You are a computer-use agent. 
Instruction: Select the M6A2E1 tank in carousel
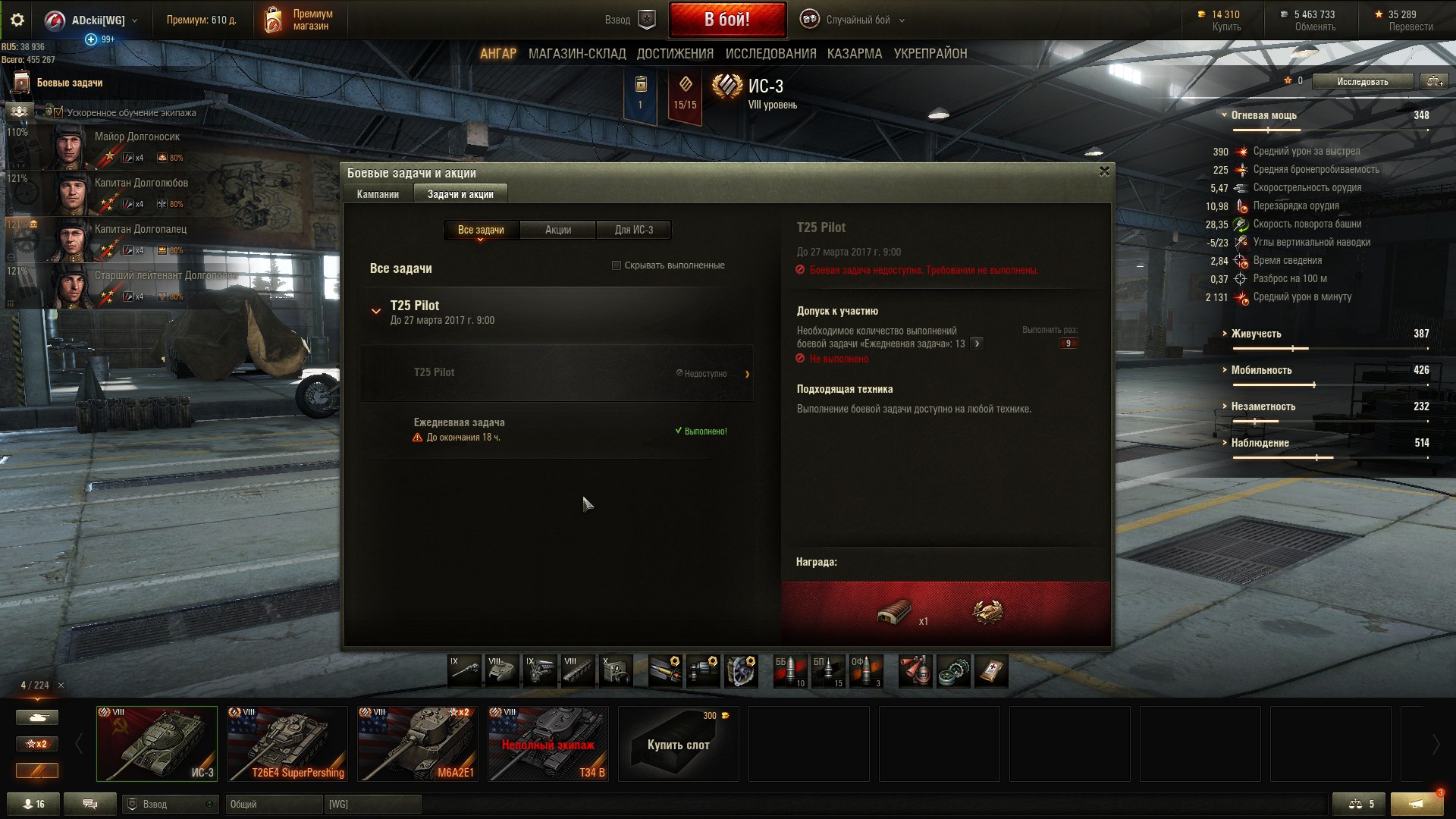pos(418,744)
